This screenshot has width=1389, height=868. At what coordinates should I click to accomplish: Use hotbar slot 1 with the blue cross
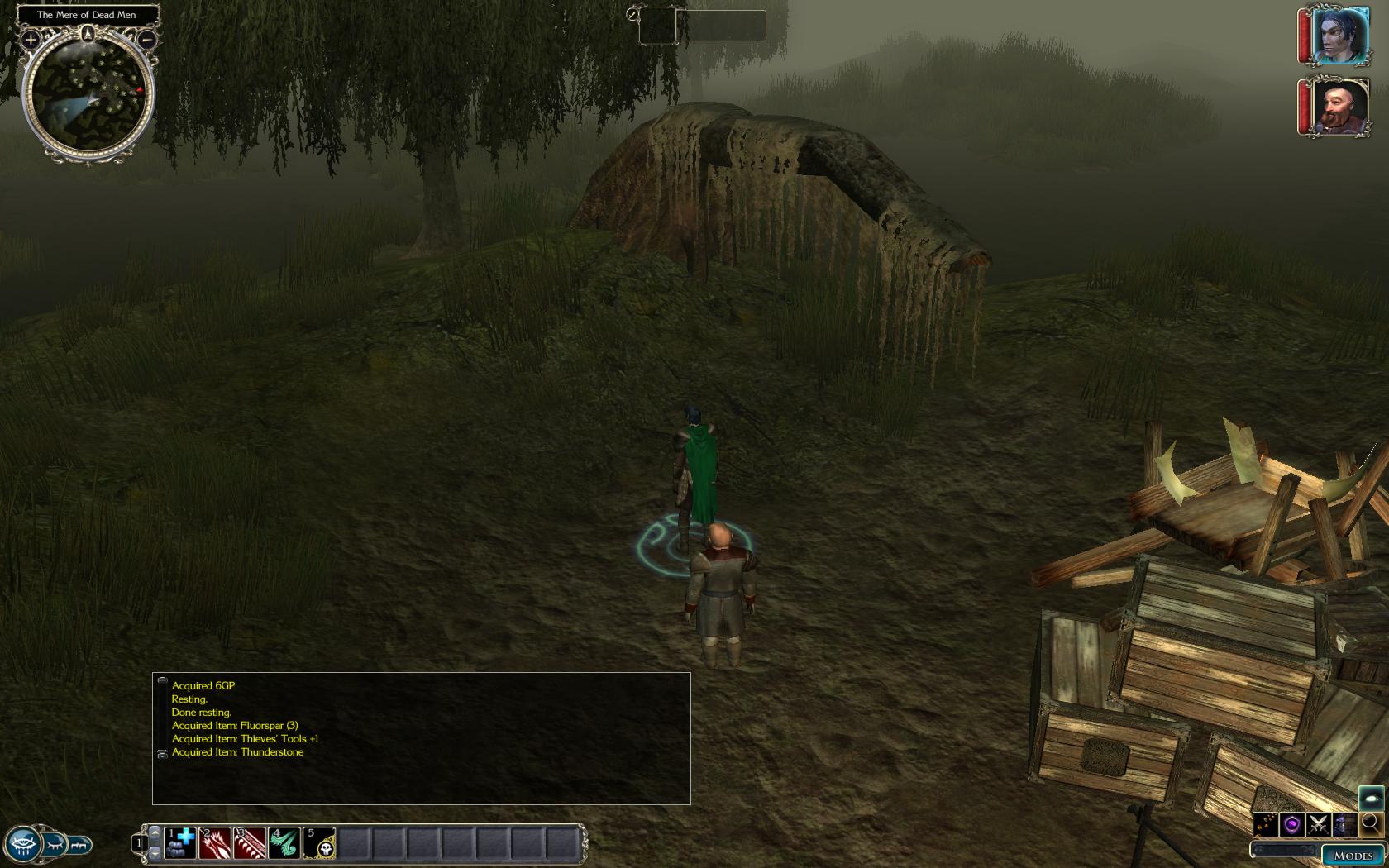[x=180, y=844]
